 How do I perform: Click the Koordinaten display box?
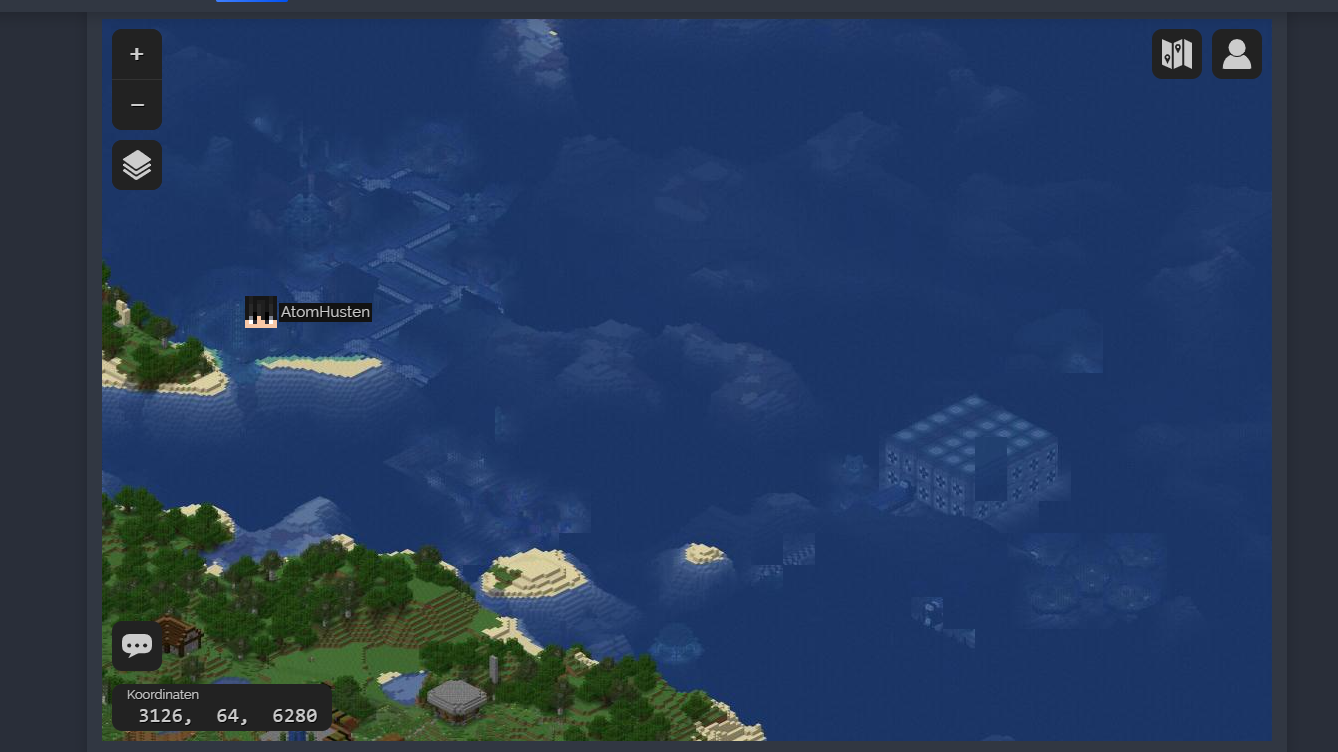coord(222,705)
